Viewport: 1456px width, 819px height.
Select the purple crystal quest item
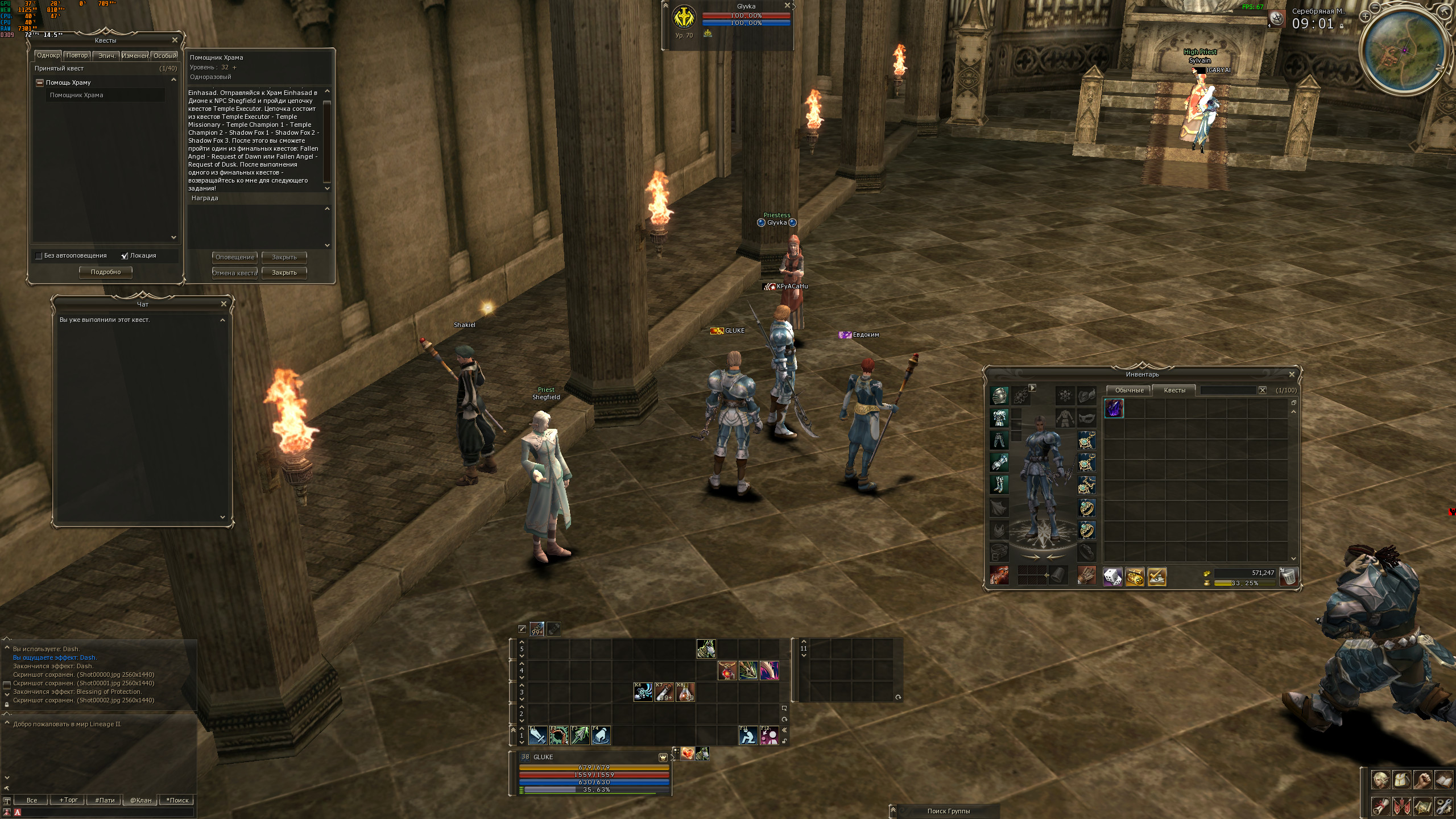tap(1114, 408)
